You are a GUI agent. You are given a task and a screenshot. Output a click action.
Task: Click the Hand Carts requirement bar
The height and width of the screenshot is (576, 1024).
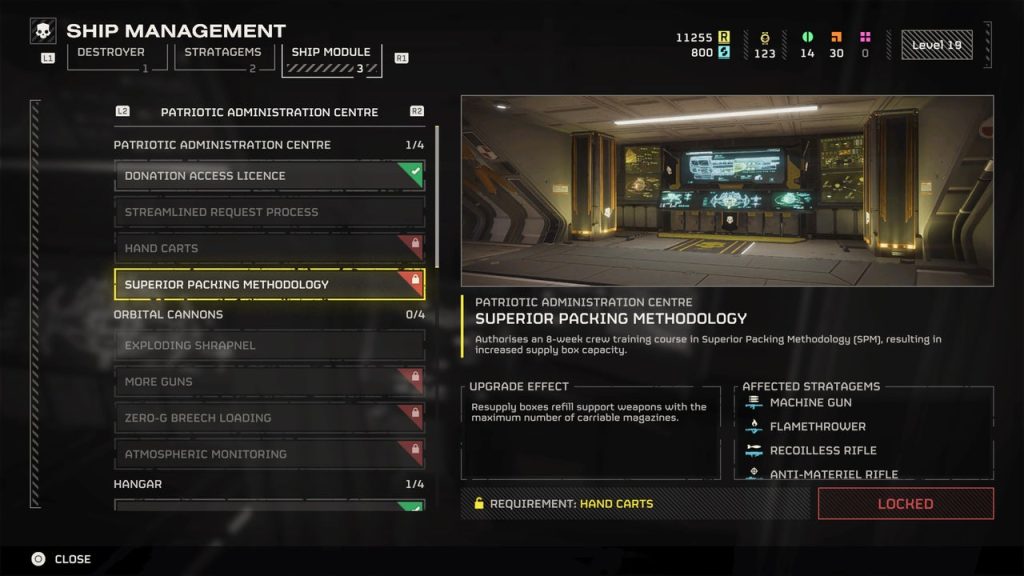click(635, 504)
